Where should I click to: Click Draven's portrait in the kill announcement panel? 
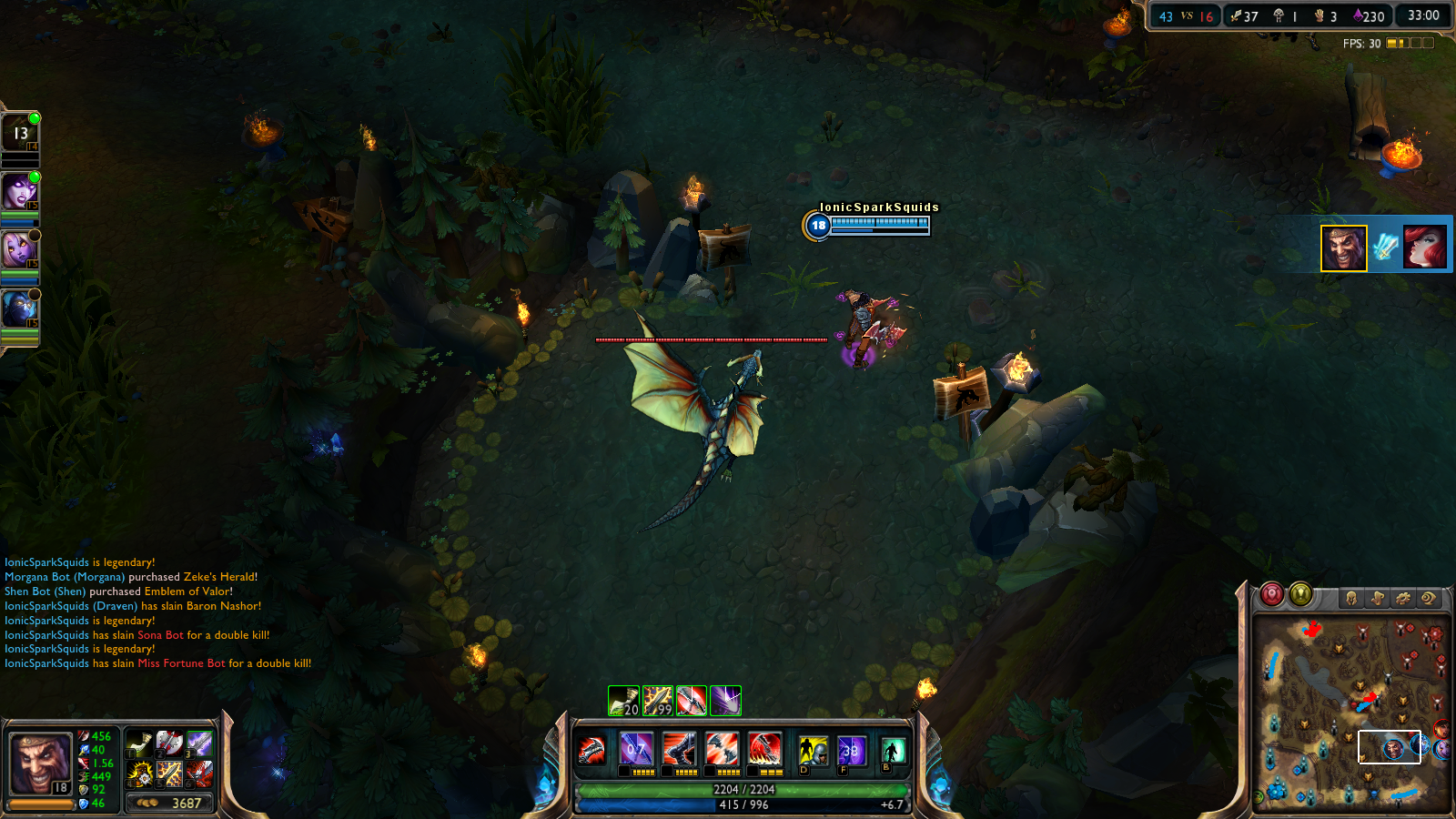click(x=1345, y=248)
